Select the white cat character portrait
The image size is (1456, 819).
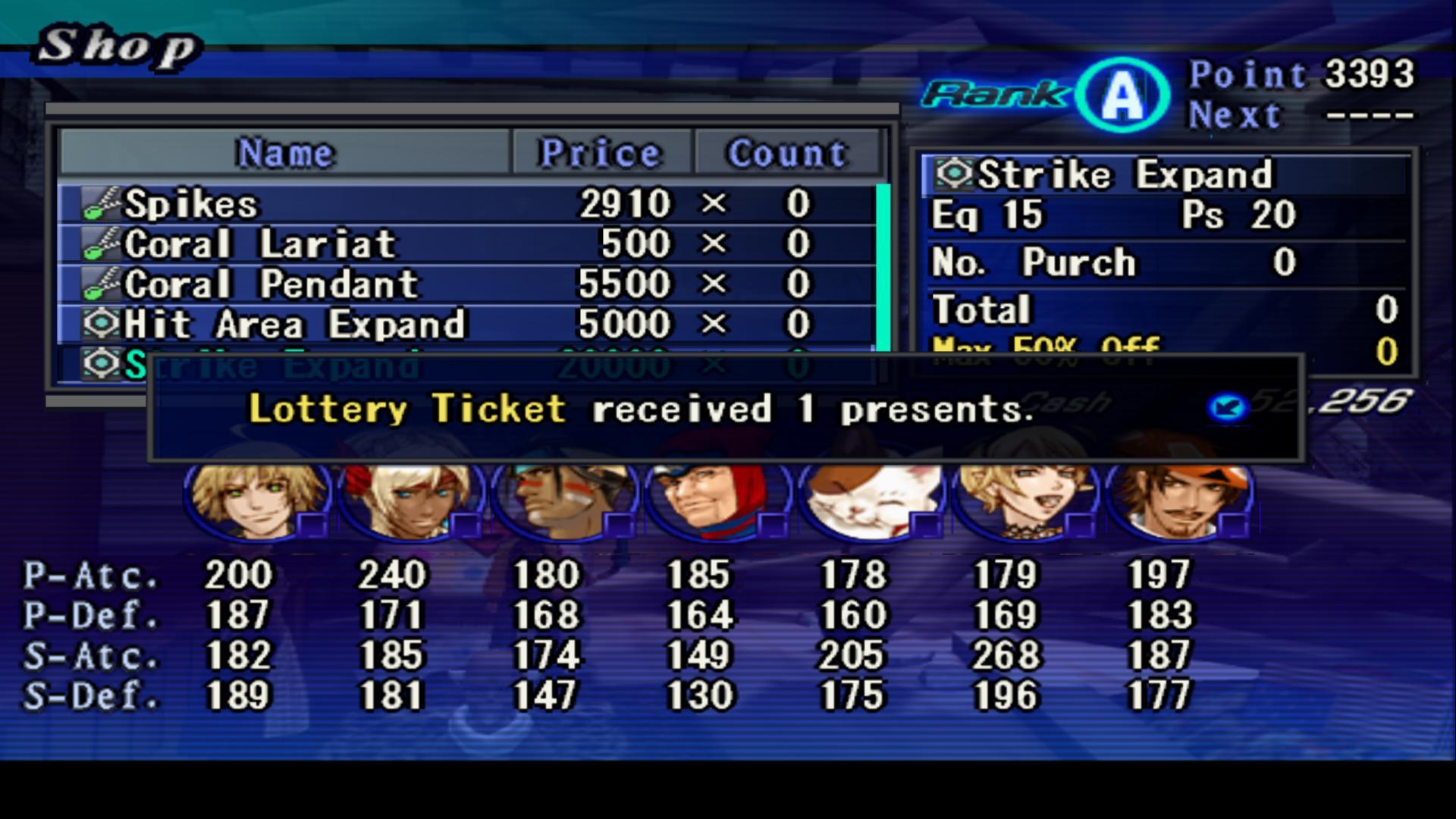click(870, 499)
